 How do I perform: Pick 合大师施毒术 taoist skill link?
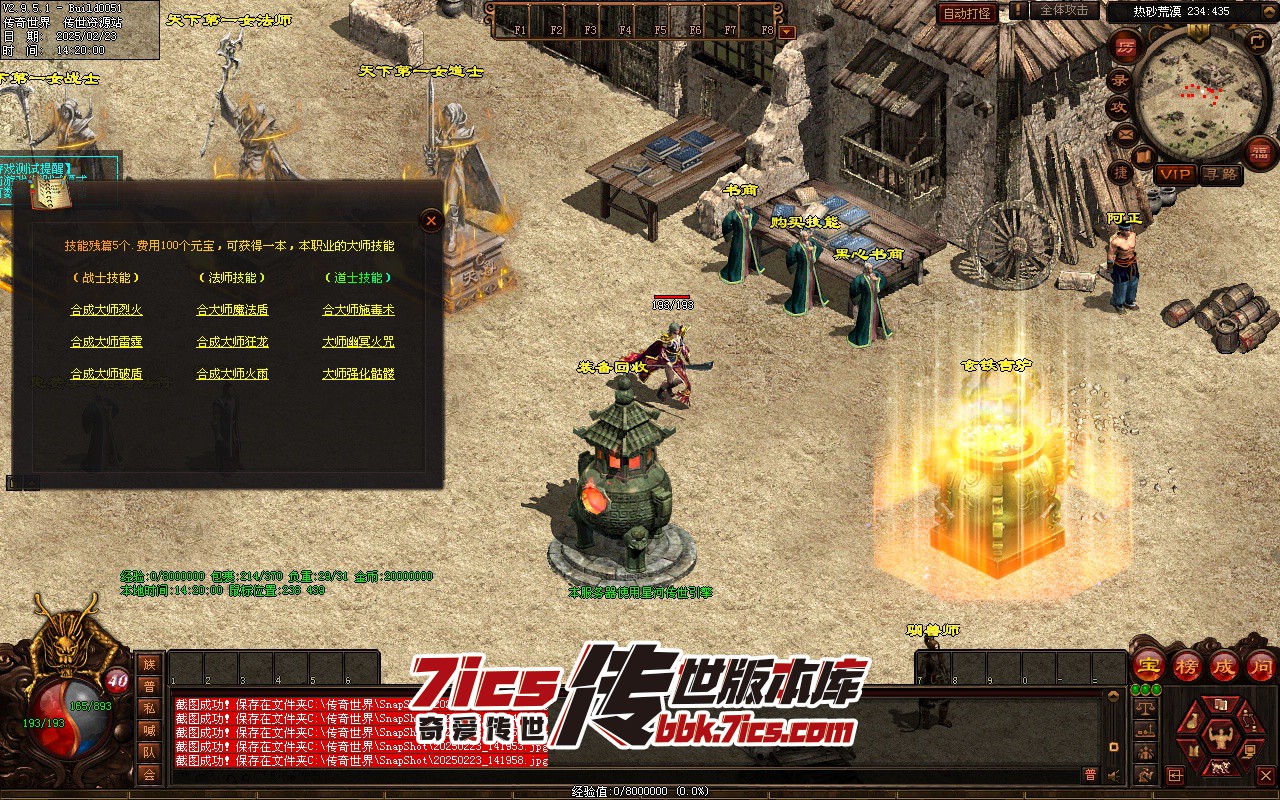(x=358, y=310)
